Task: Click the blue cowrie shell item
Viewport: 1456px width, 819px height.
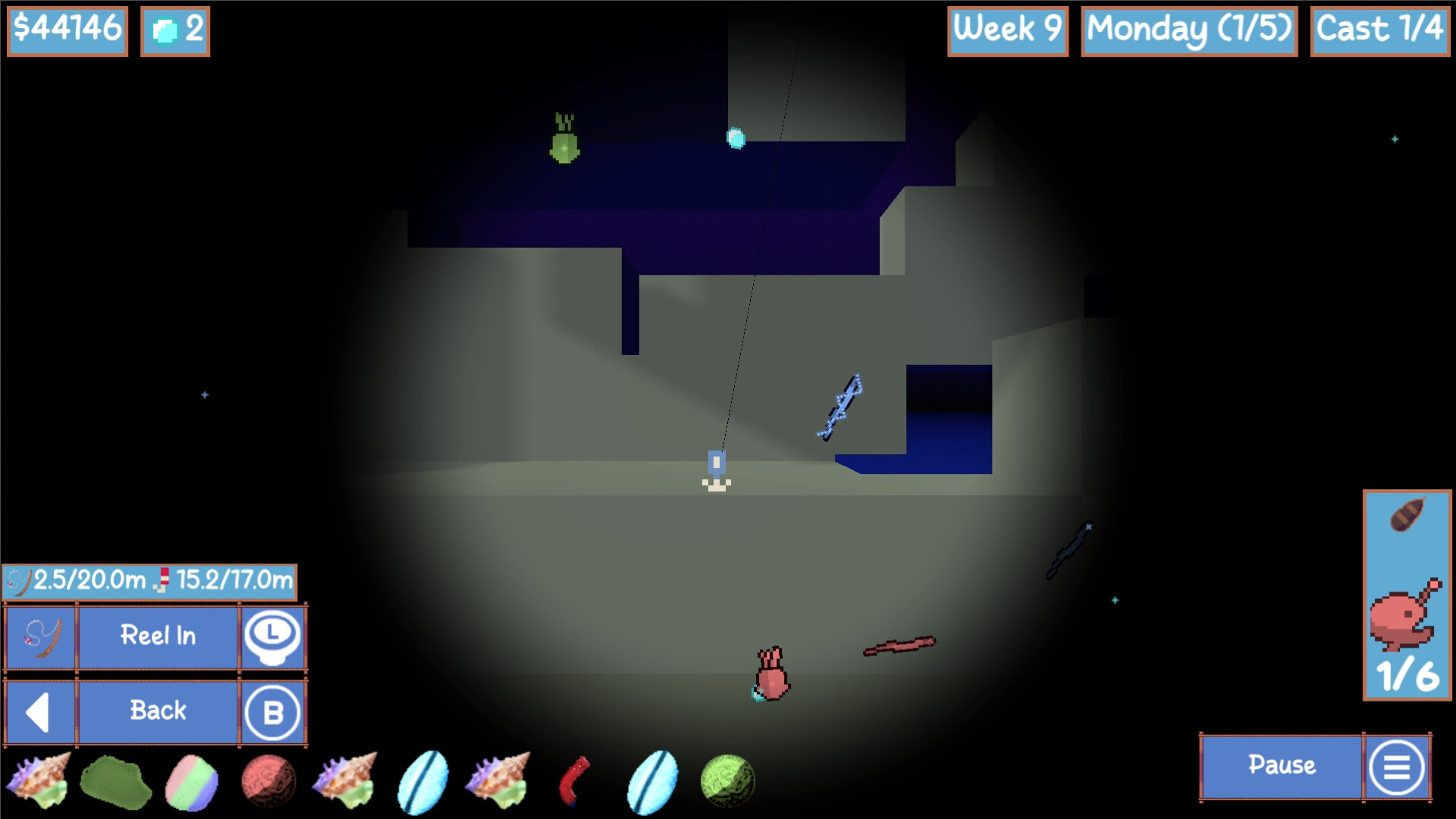Action: [425, 781]
